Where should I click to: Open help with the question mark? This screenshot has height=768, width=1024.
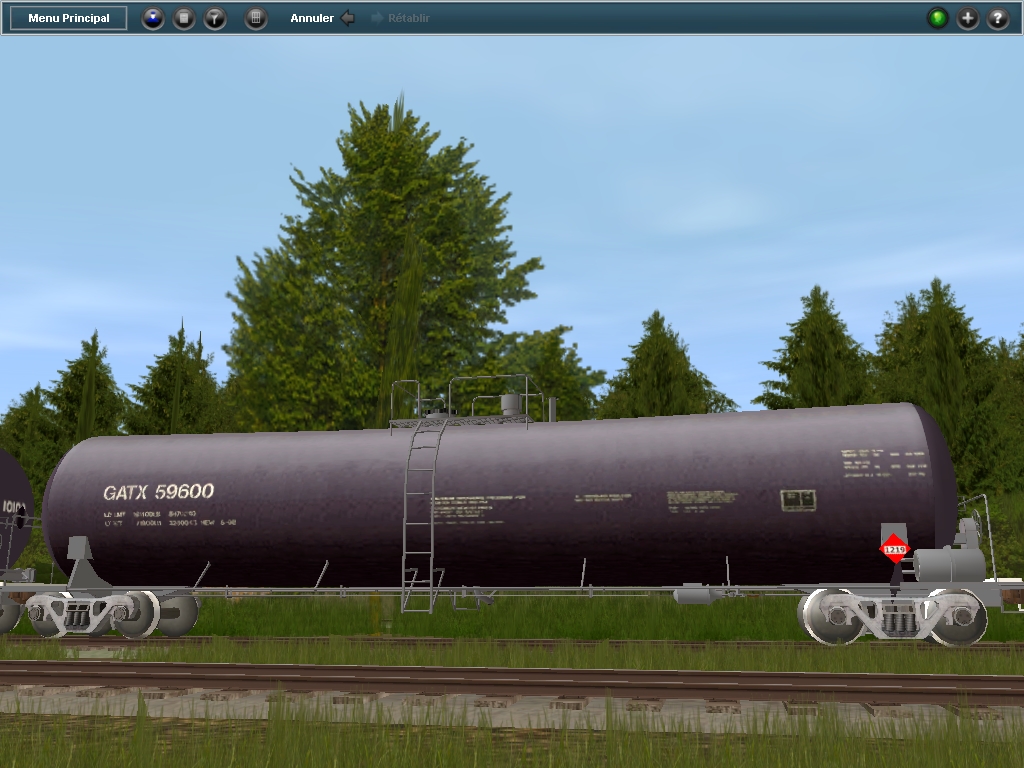(998, 18)
